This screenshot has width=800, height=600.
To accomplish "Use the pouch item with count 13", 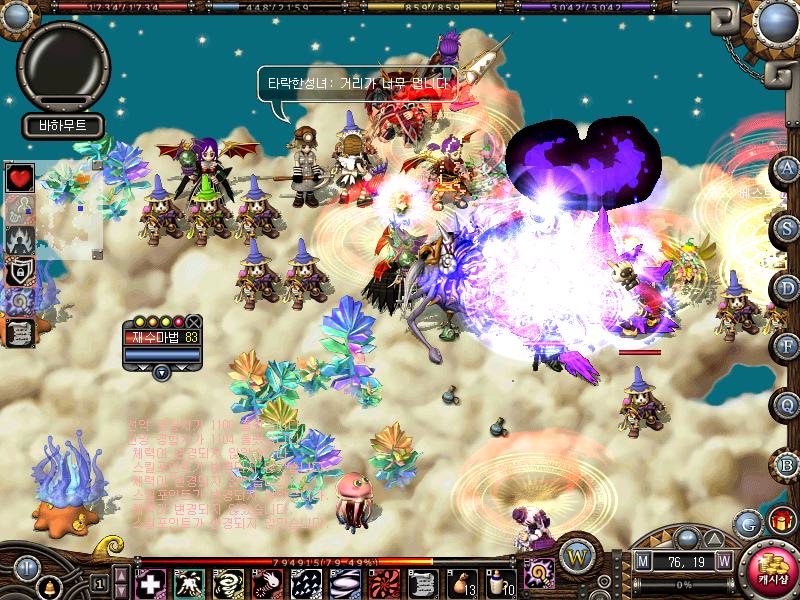I will coord(462,582).
